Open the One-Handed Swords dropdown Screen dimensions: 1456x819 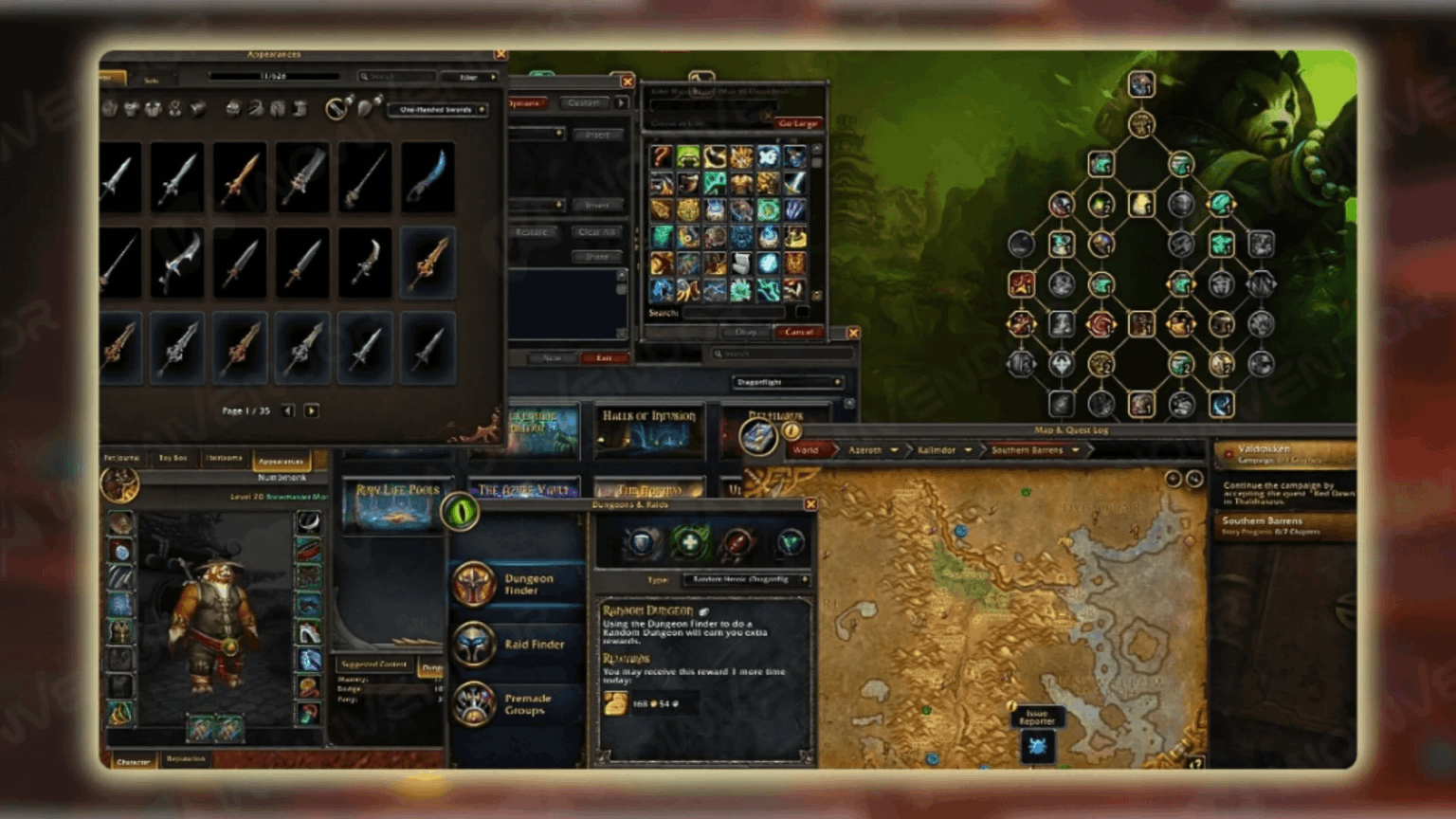tap(438, 110)
